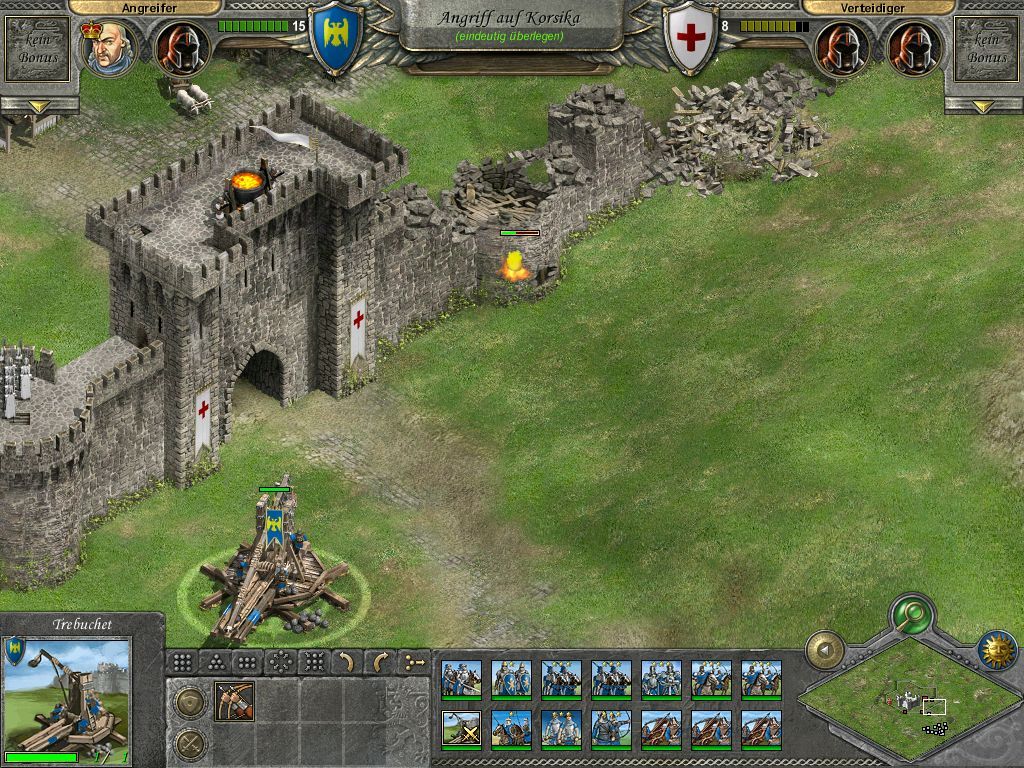Screen dimensions: 1024x768
Task: Activate the waypoint movement command
Action: [412, 662]
